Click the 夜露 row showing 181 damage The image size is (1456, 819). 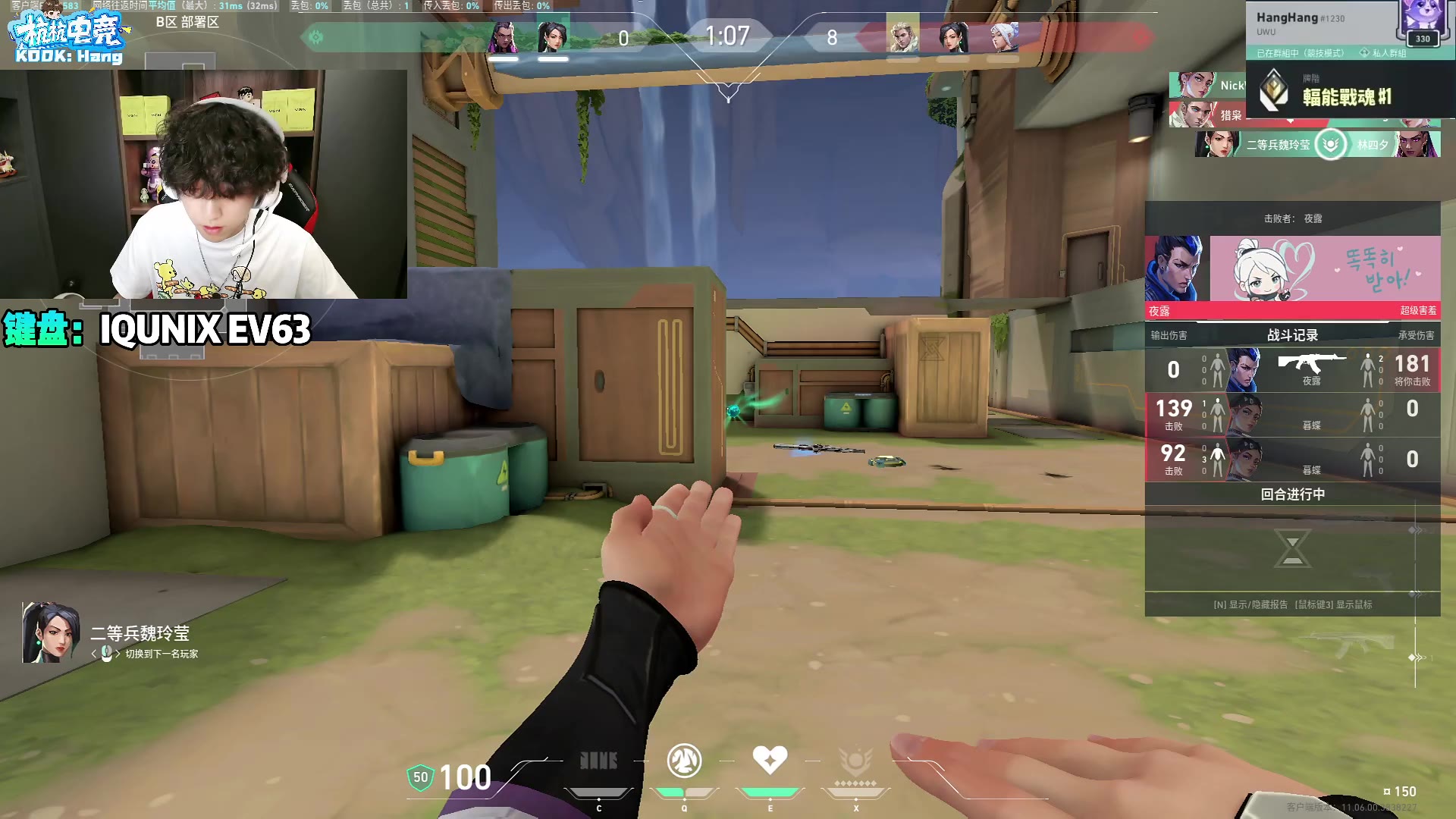[x=1292, y=370]
